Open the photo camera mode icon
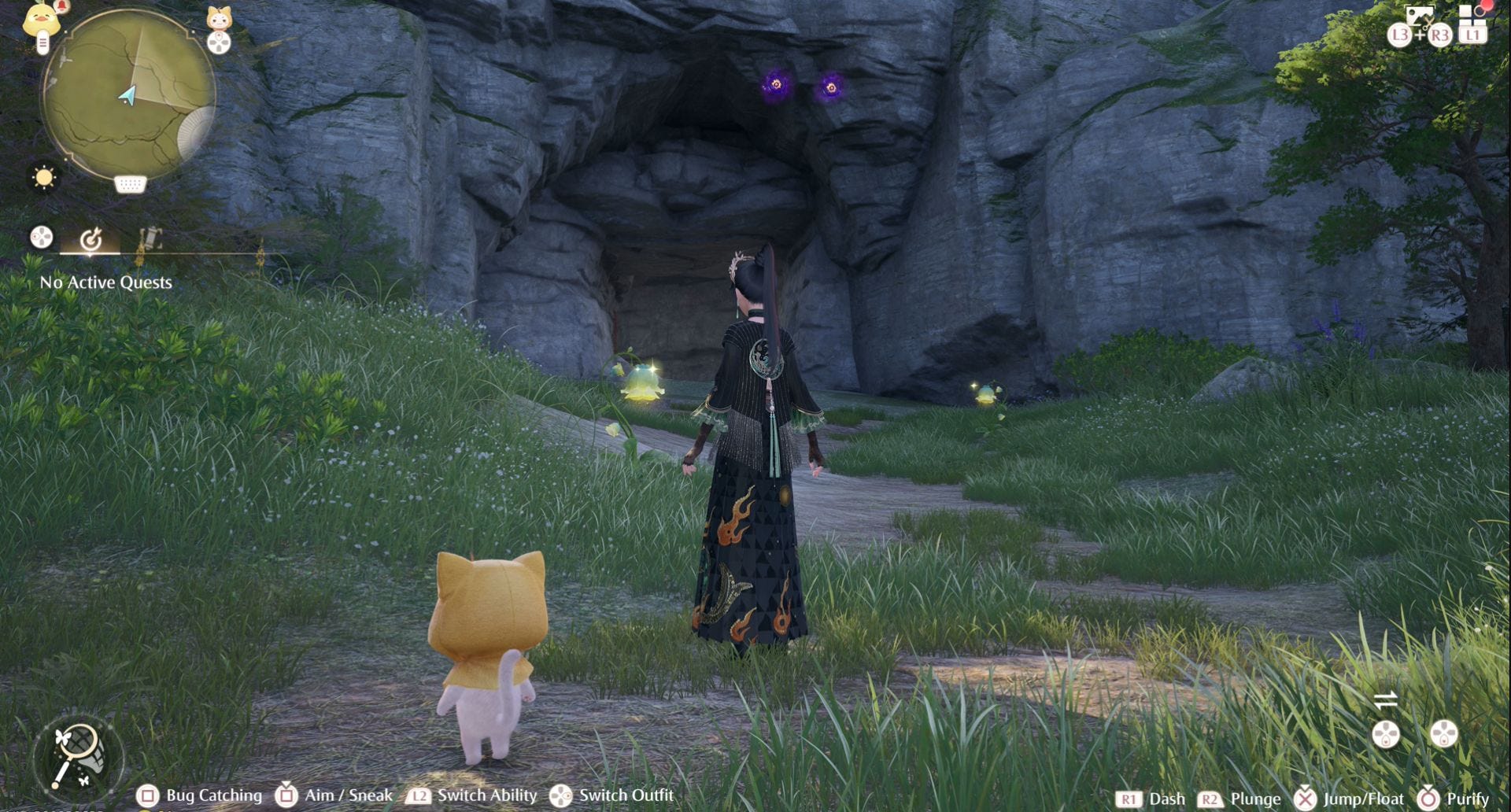1511x812 pixels. point(1419,16)
